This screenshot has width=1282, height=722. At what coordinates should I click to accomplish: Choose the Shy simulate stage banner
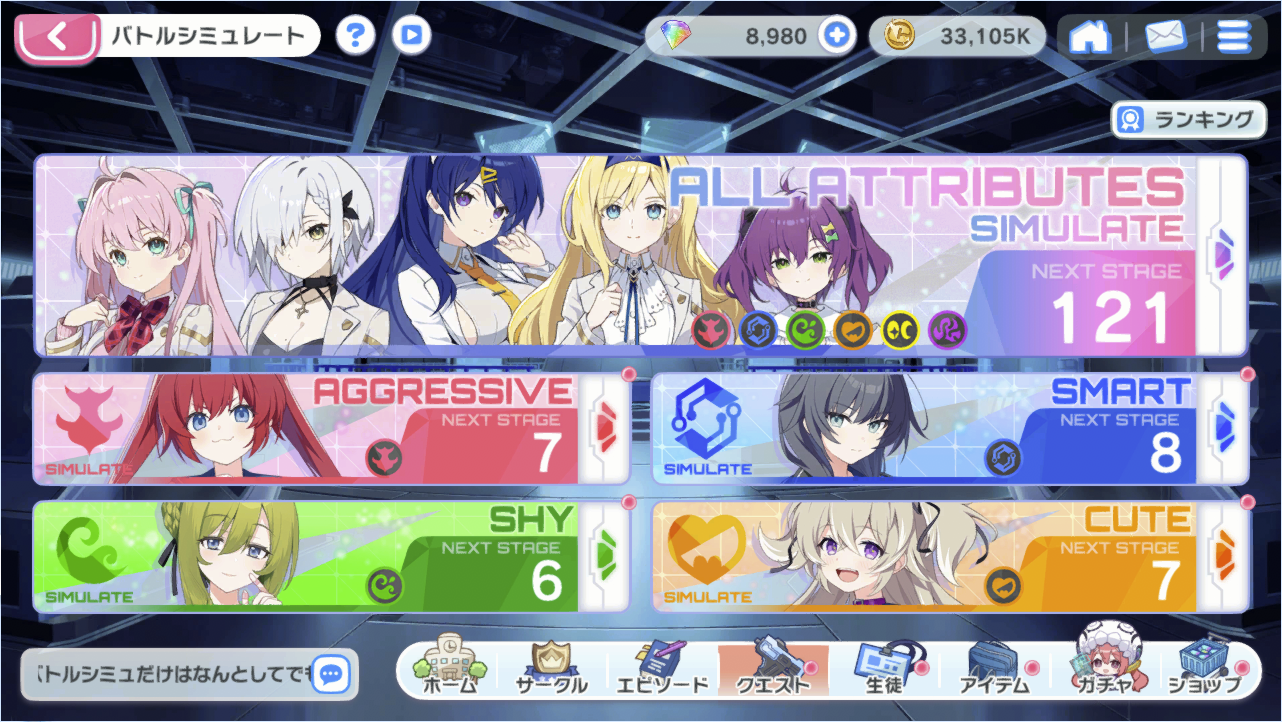[x=331, y=556]
